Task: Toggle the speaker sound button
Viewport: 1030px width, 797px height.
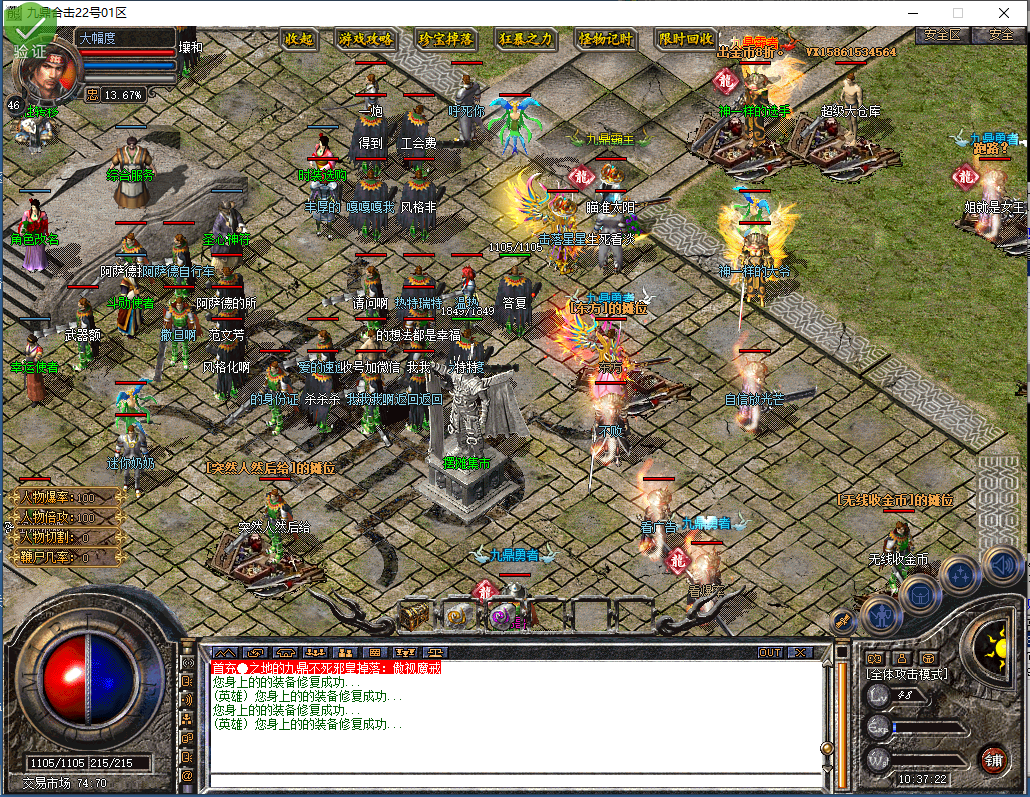Action: point(999,566)
